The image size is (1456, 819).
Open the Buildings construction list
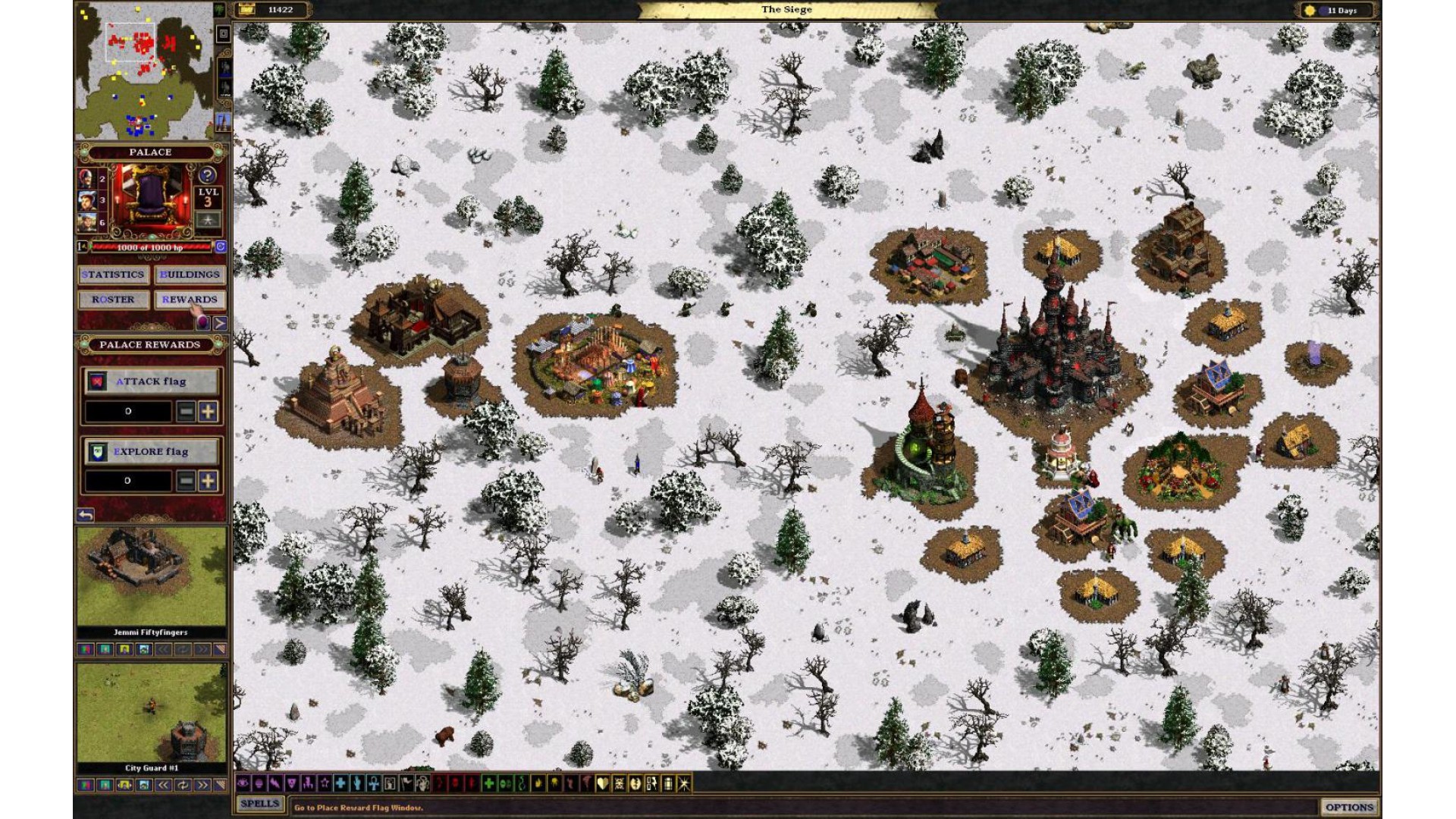(190, 275)
